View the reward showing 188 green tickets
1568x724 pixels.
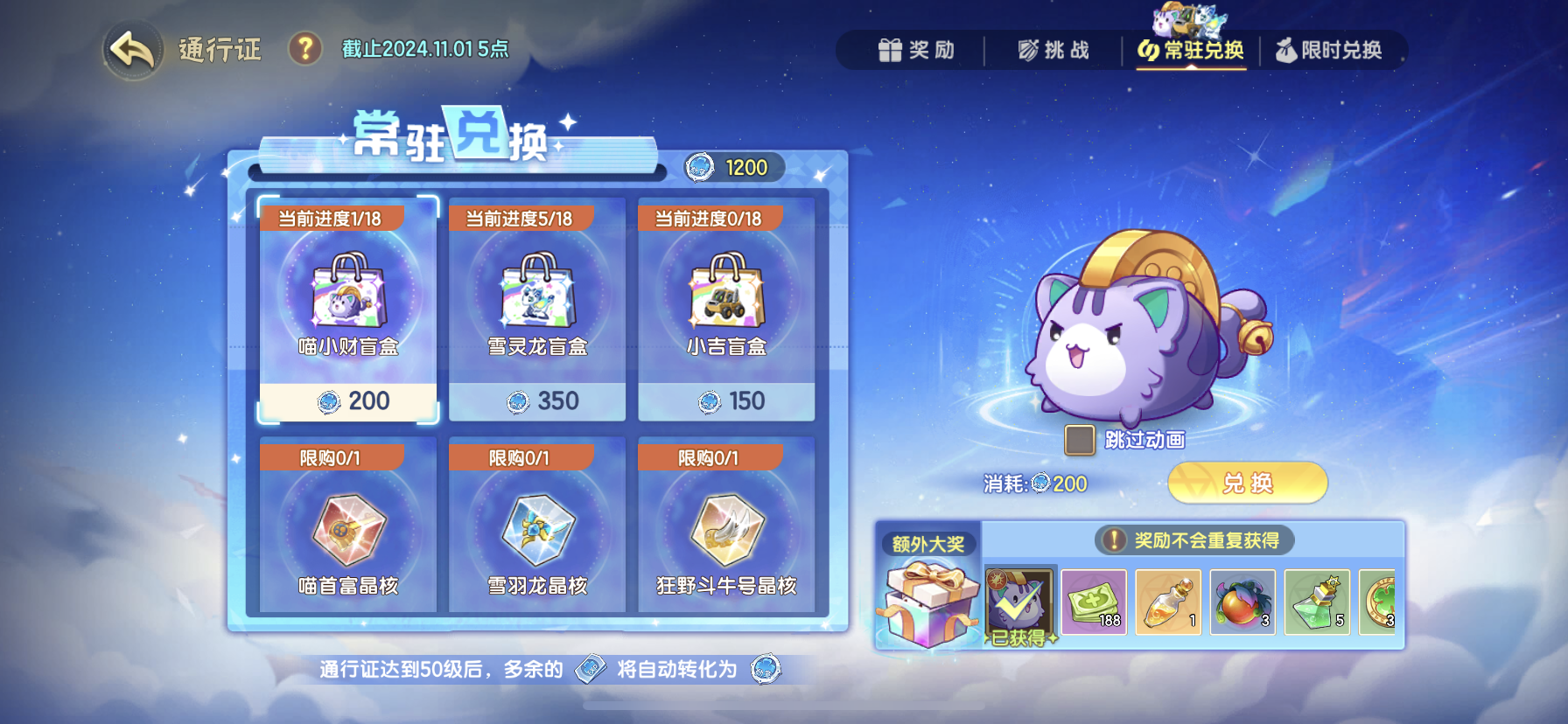[1095, 603]
